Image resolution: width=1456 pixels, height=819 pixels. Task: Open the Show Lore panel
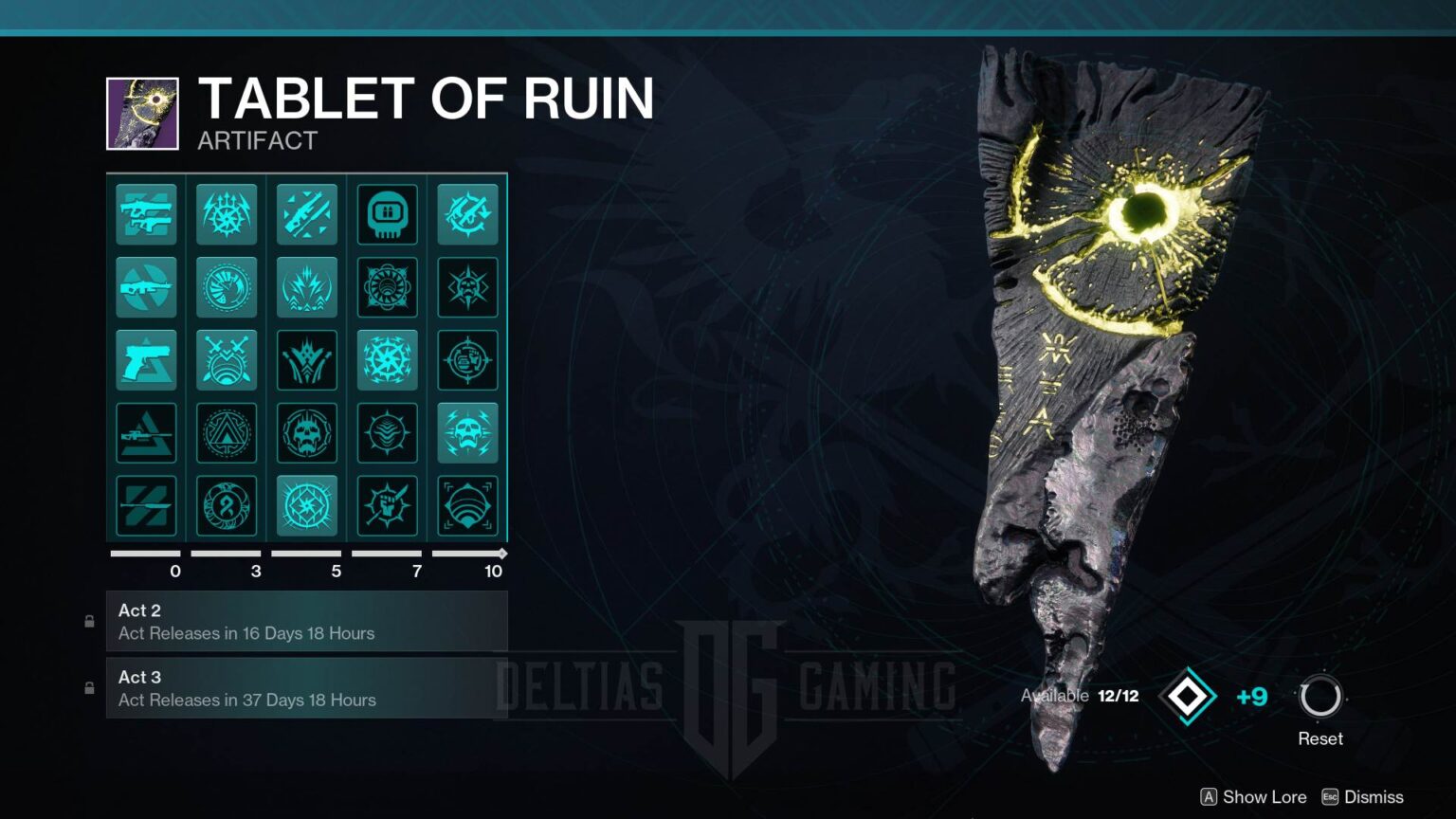point(1256,797)
